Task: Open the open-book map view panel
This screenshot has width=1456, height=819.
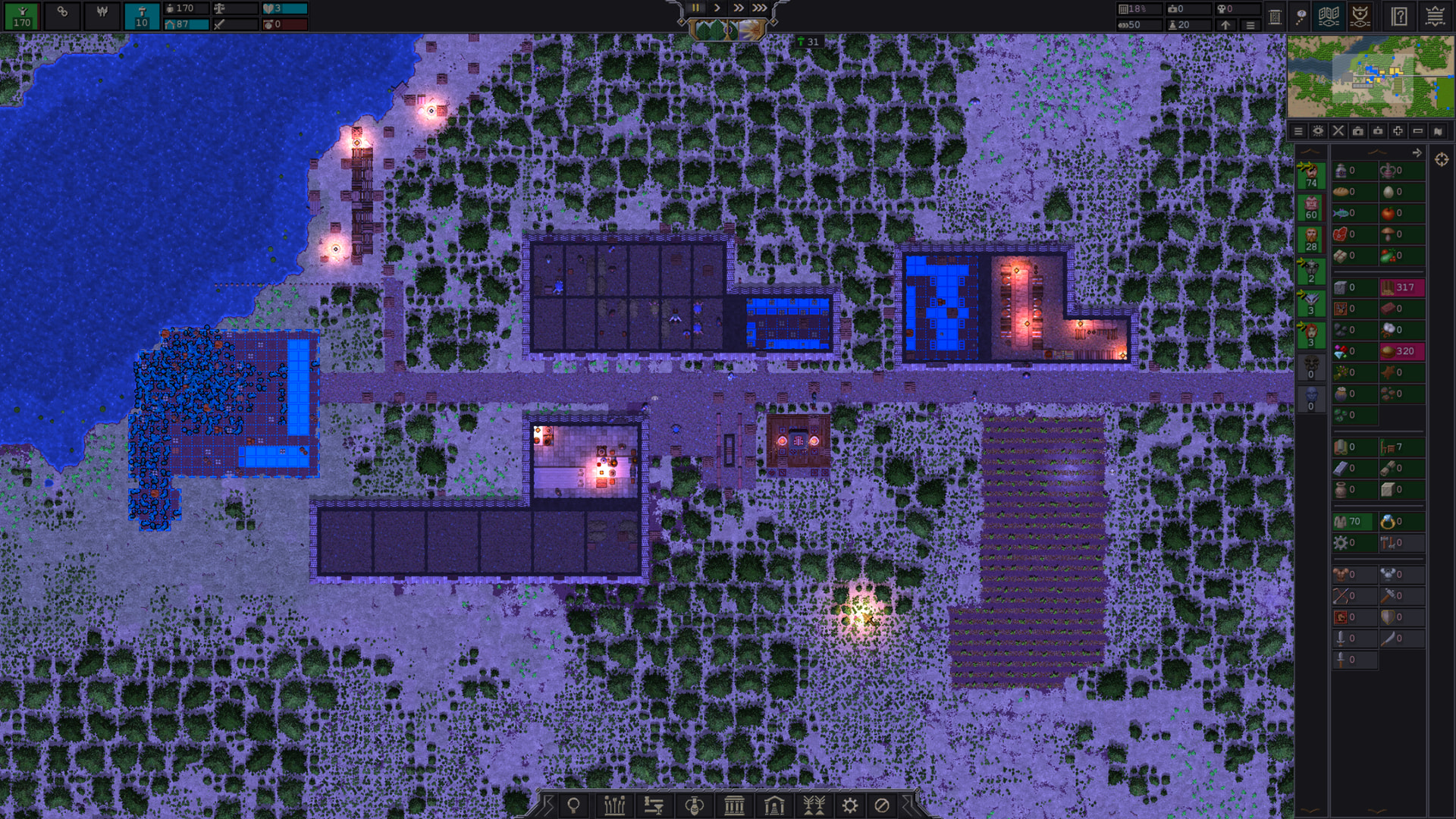Action: [x=1329, y=16]
